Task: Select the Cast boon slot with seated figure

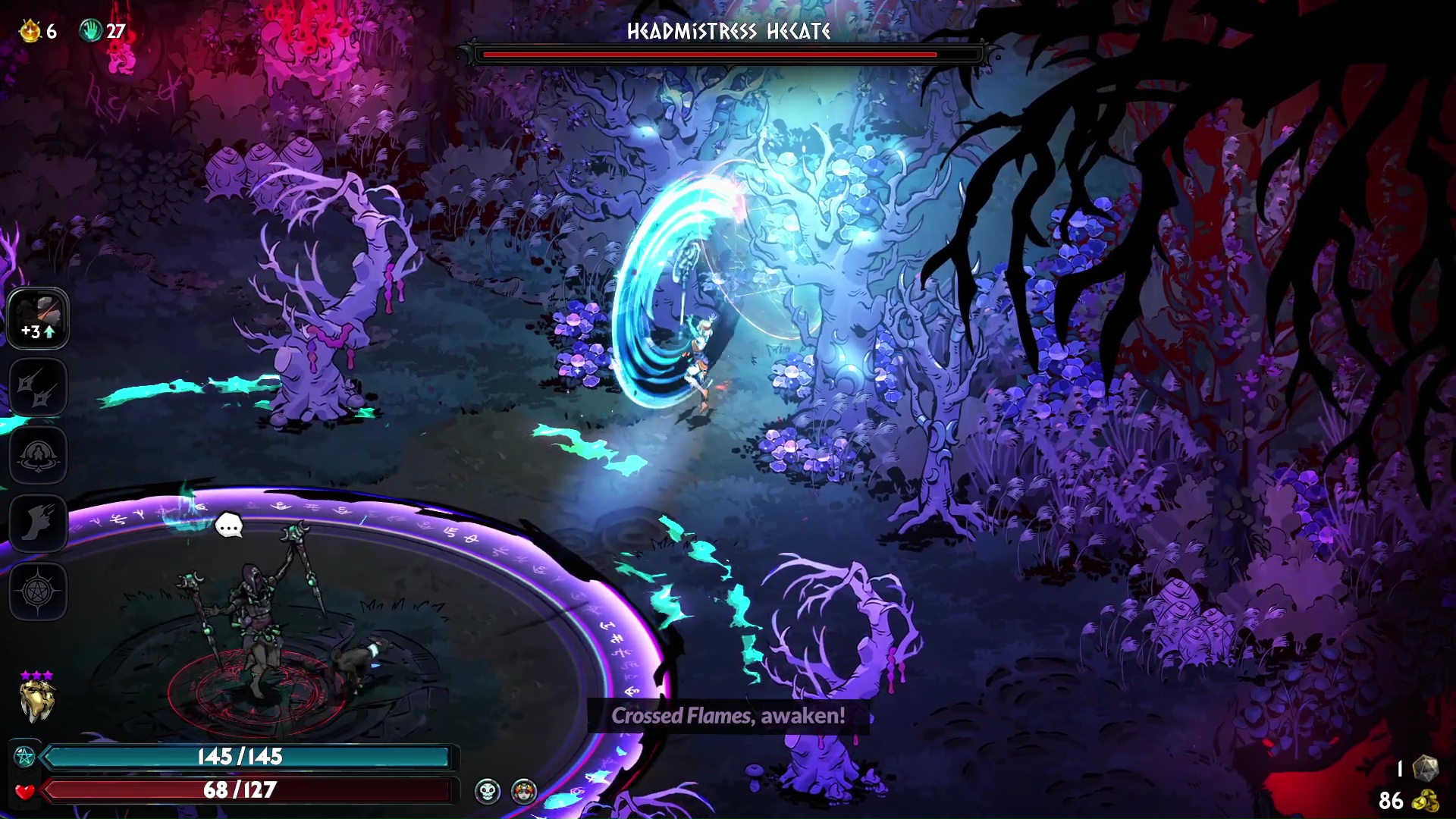Action: [38, 455]
